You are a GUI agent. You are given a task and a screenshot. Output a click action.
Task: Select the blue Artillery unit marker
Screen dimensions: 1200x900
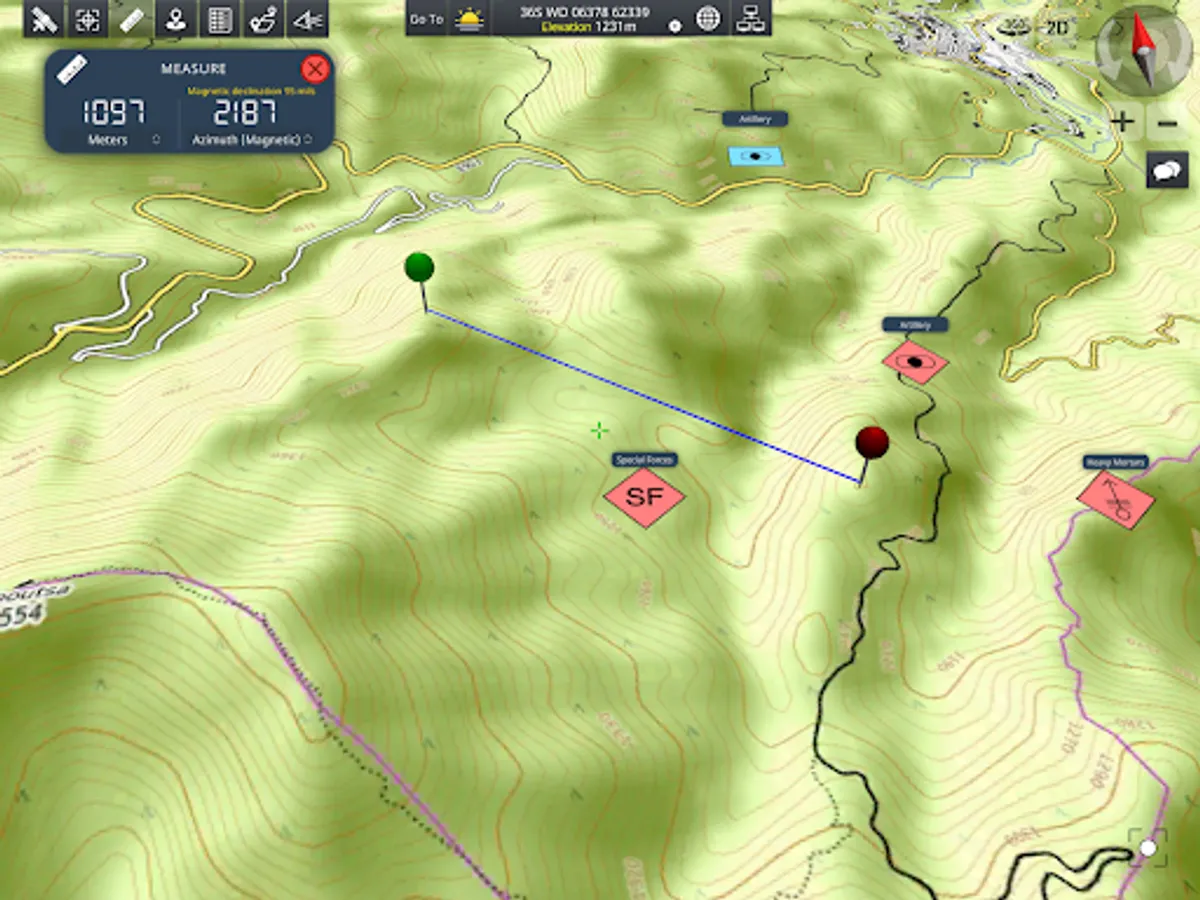[x=755, y=156]
